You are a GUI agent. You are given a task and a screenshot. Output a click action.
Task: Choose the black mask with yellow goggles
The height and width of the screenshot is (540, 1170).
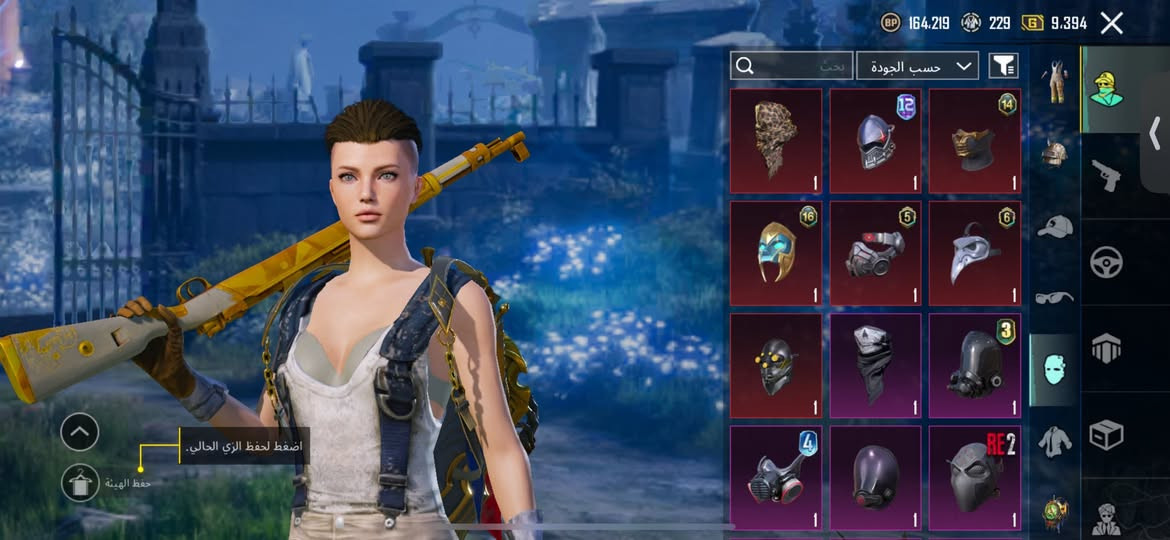(776, 365)
